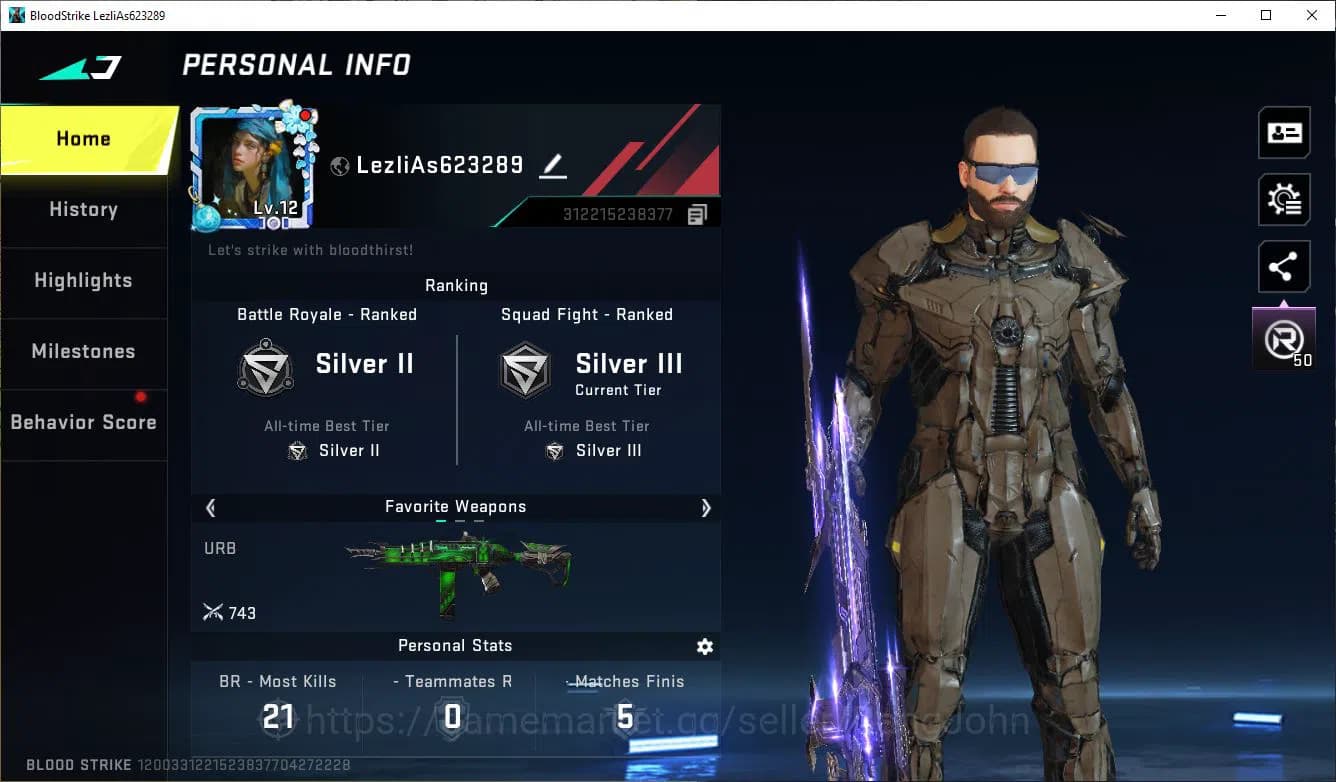Select the Silver III Squad Fight emblem

coord(526,368)
